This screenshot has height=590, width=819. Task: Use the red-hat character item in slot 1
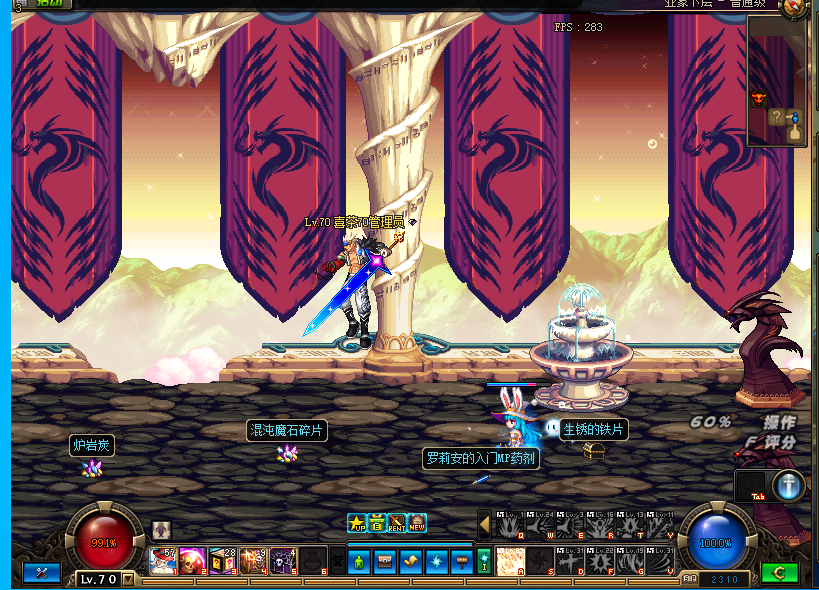(162, 559)
